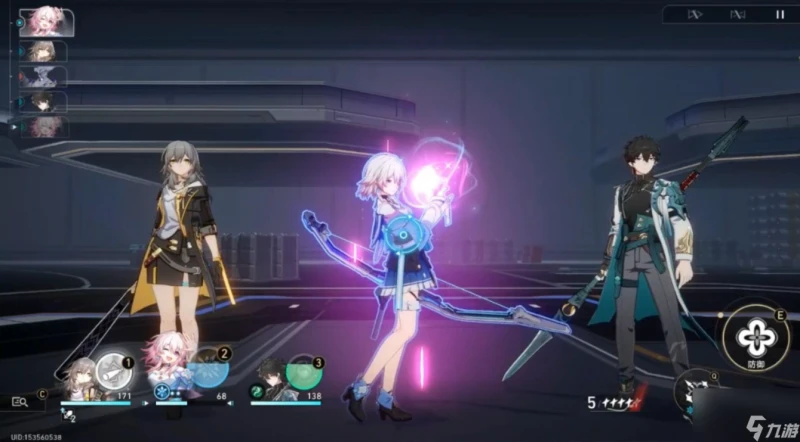The height and width of the screenshot is (442, 800).
Task: Activate March 7th's ultimate icon
Action: (208, 371)
